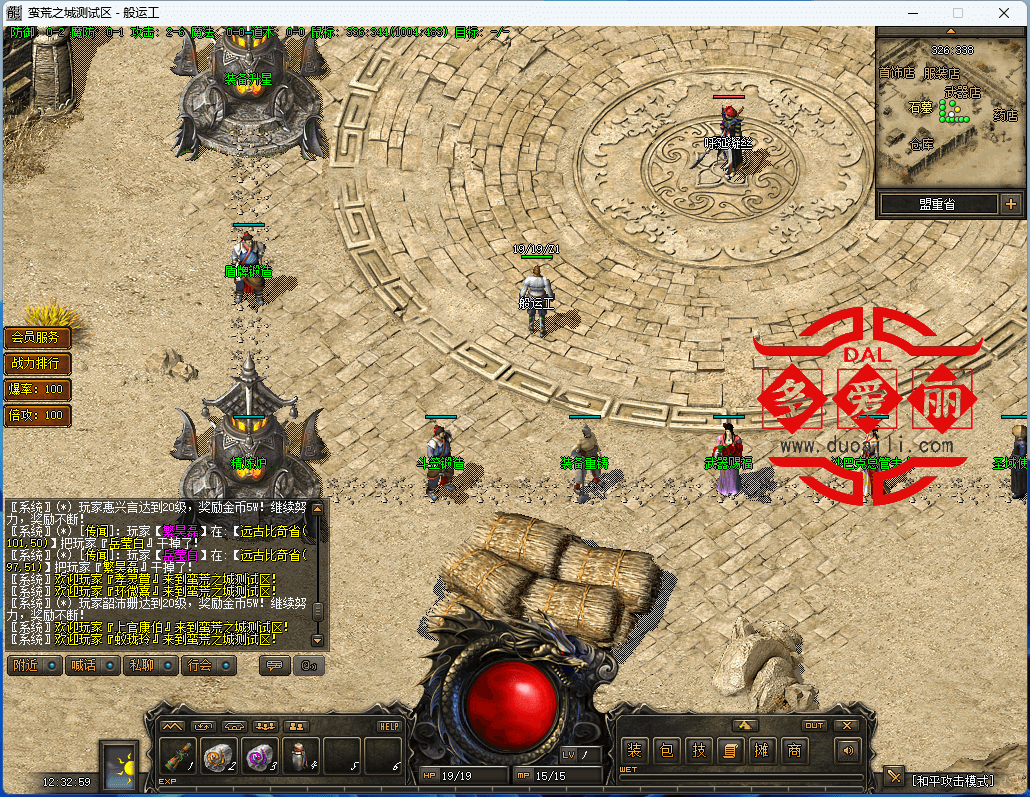Open the 技 skills panel

click(699, 750)
